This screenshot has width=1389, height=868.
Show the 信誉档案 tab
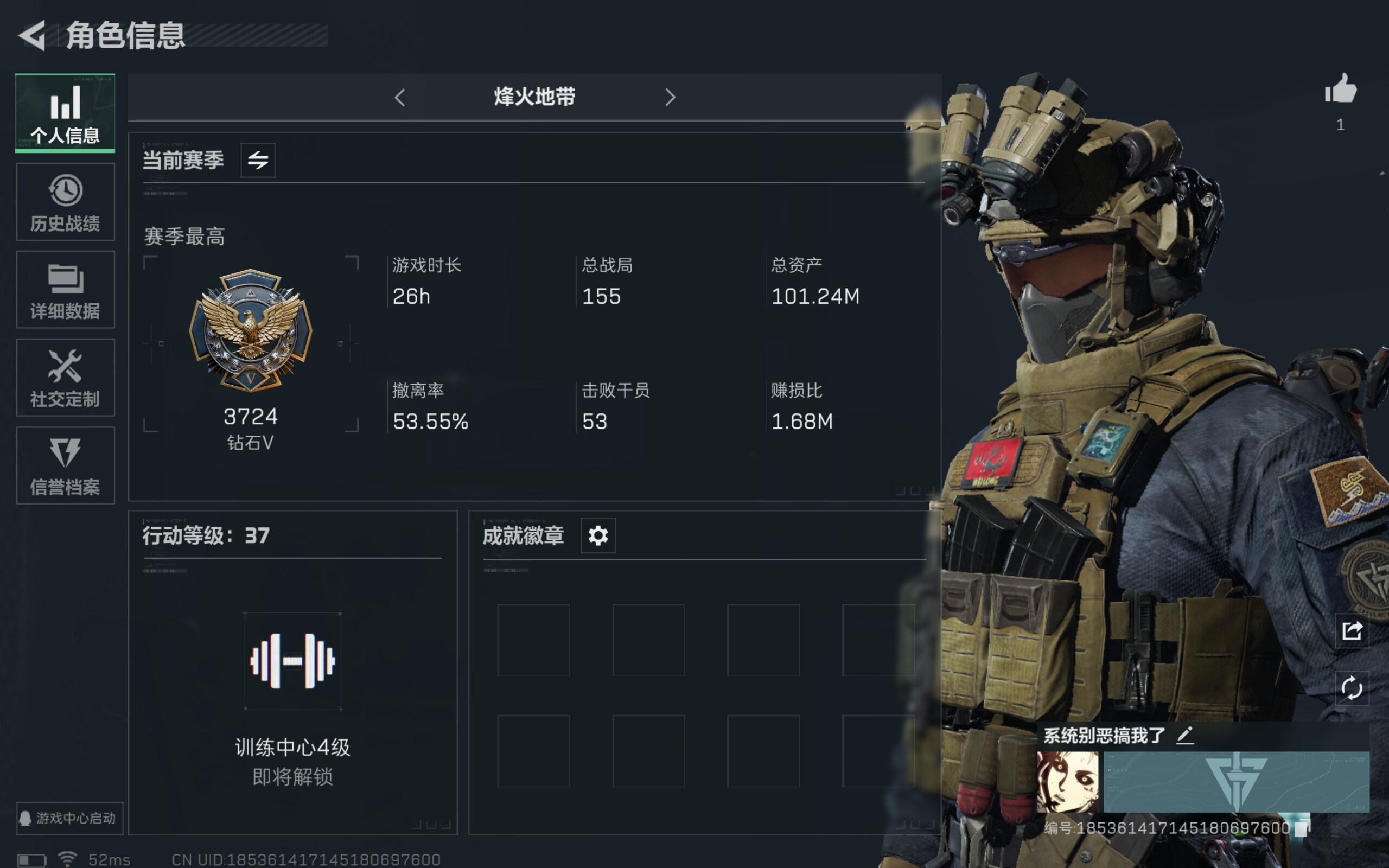click(x=66, y=465)
